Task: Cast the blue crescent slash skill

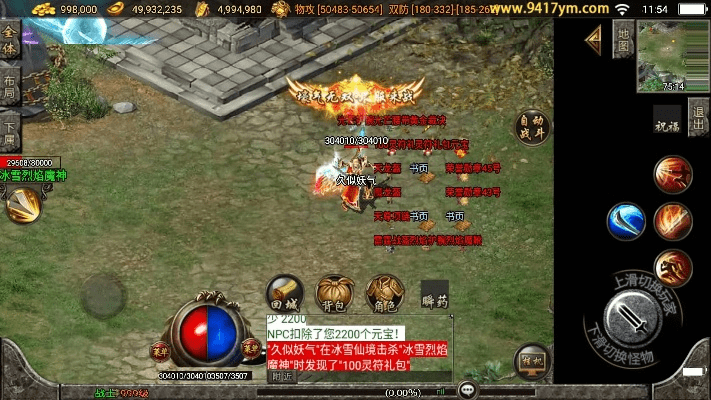Action: click(x=626, y=221)
